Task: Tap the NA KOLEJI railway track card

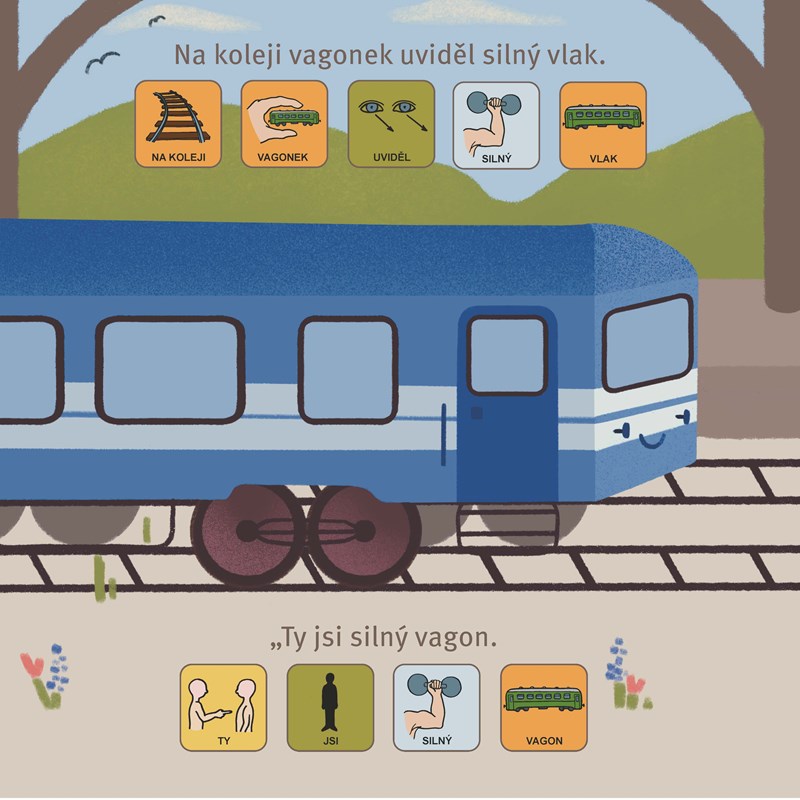Action: coord(178,124)
